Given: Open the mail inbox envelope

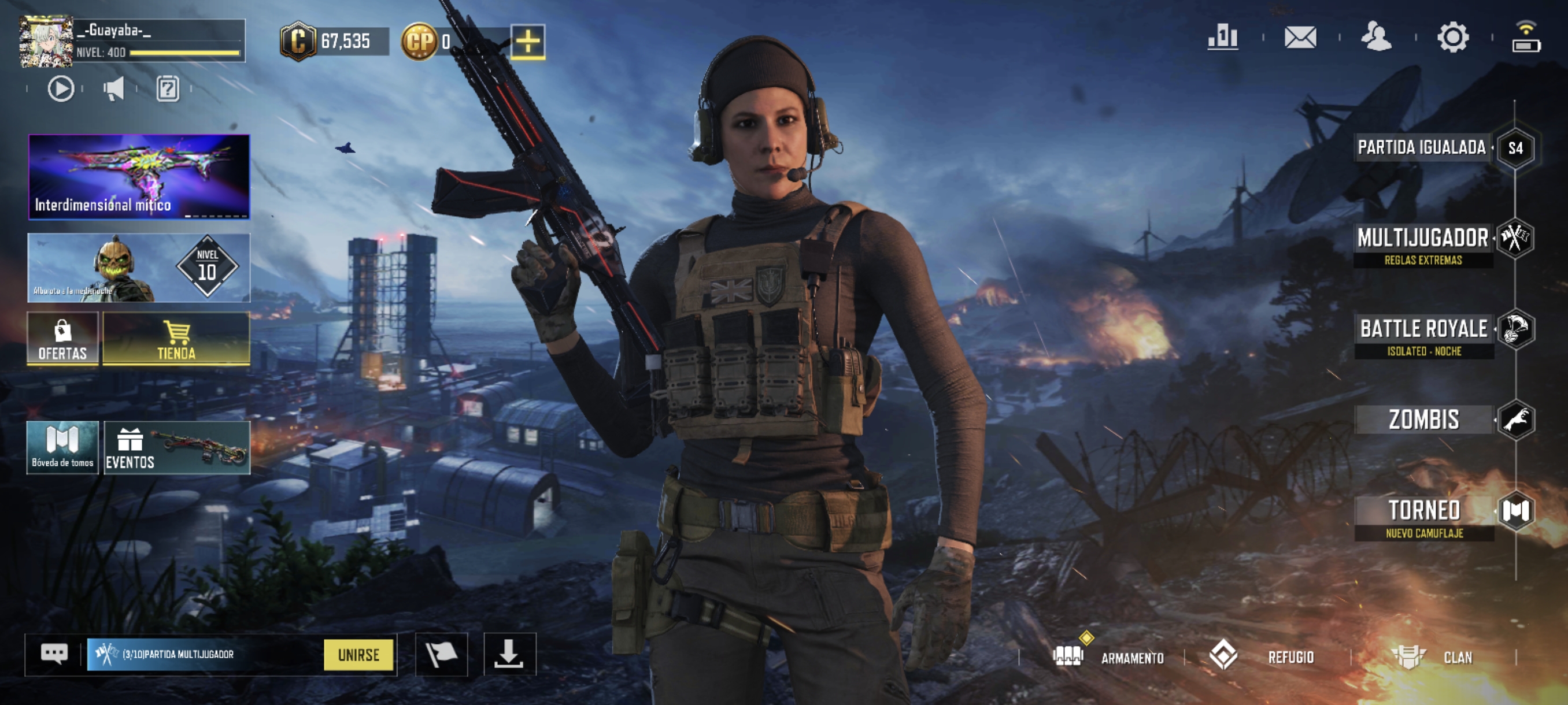Looking at the screenshot, I should 1300,38.
